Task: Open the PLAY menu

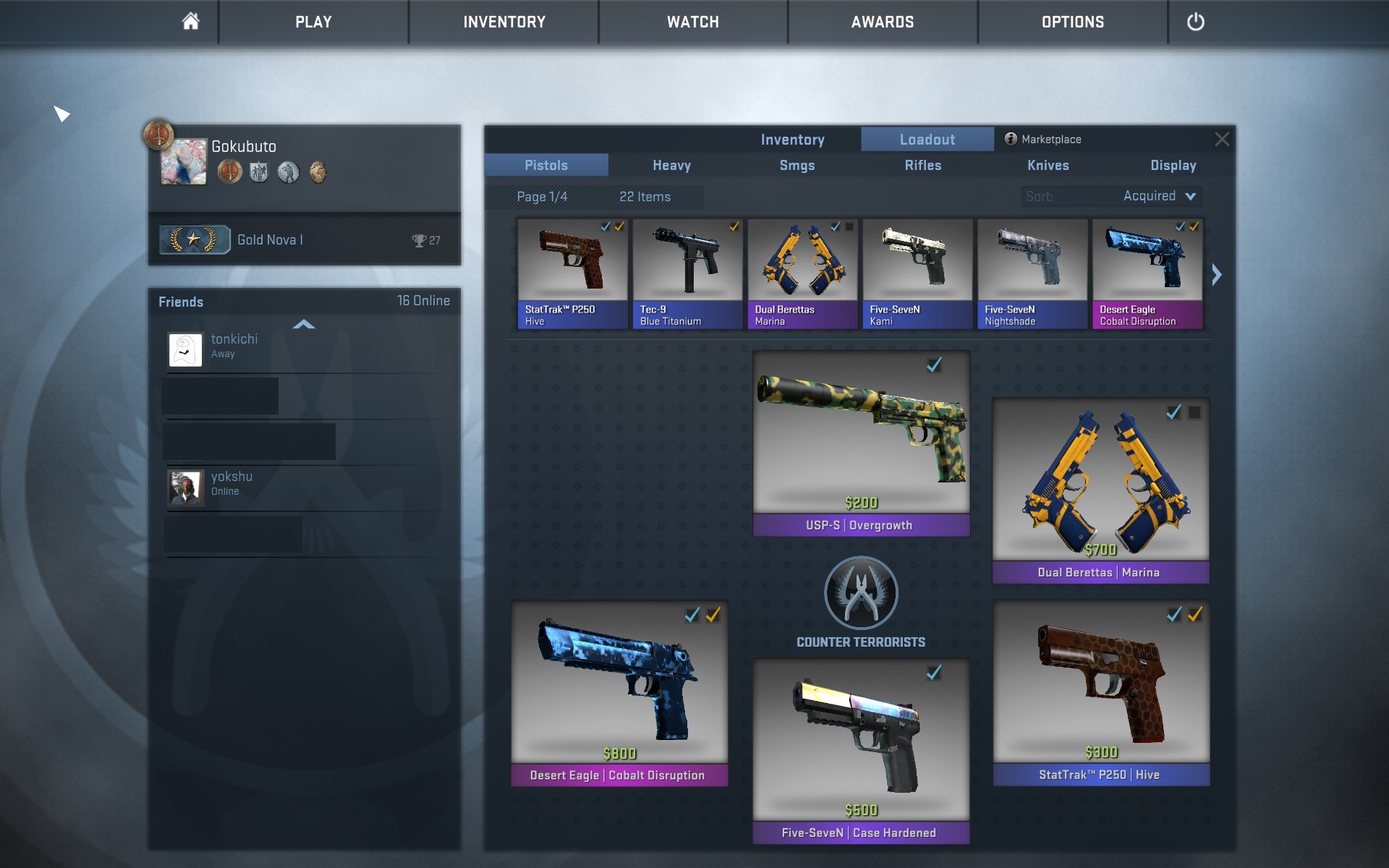Action: point(313,22)
